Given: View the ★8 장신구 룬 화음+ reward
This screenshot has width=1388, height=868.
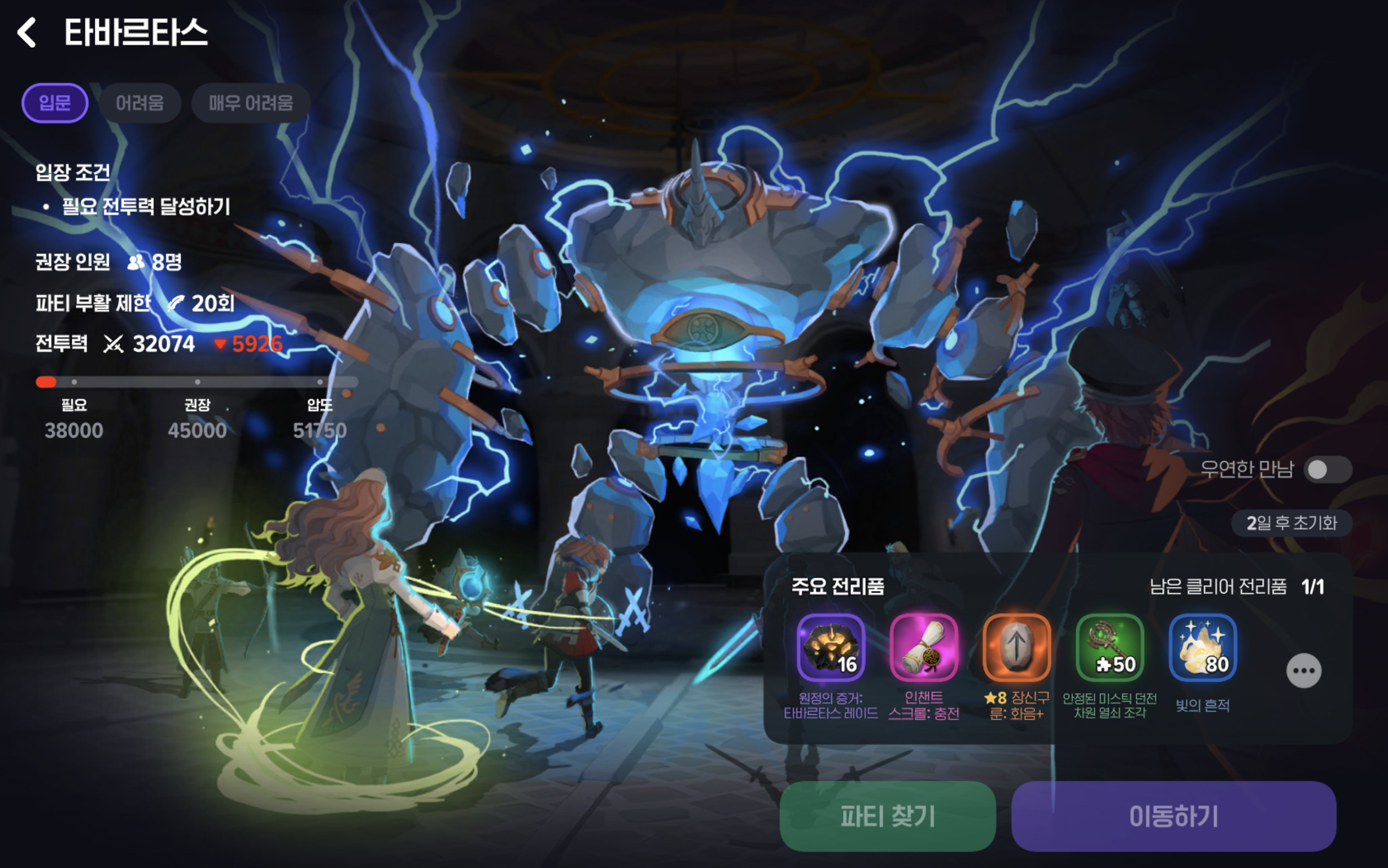Looking at the screenshot, I should click(1016, 647).
